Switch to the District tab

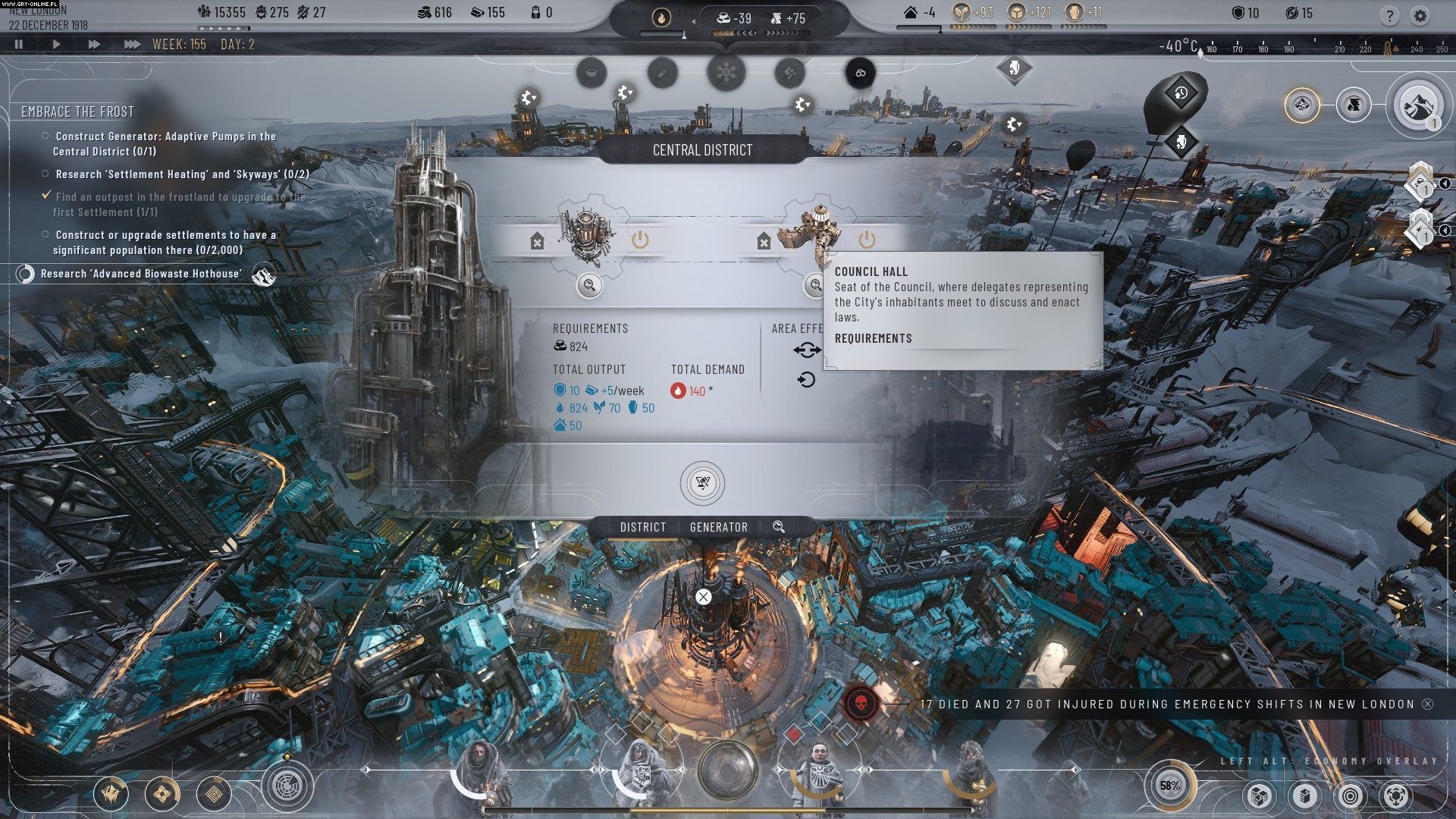click(642, 527)
